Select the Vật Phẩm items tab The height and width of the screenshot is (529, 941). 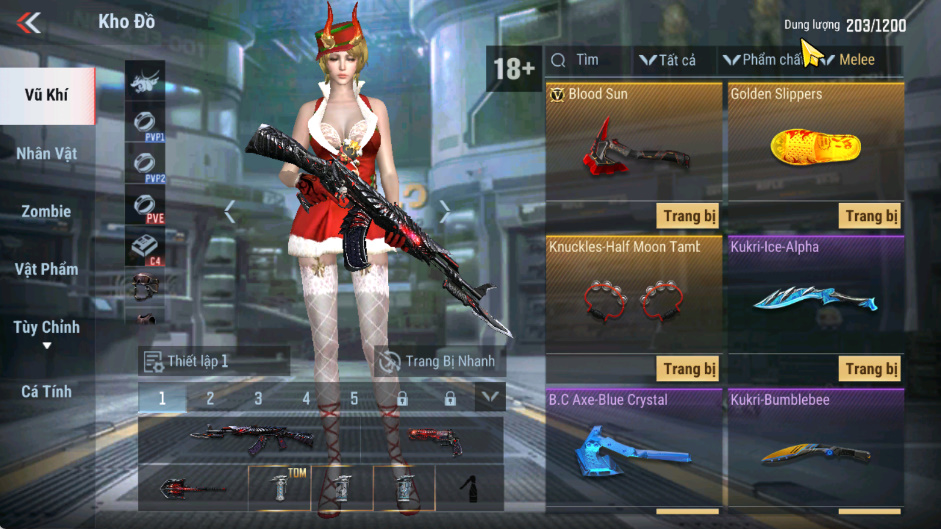(x=47, y=269)
